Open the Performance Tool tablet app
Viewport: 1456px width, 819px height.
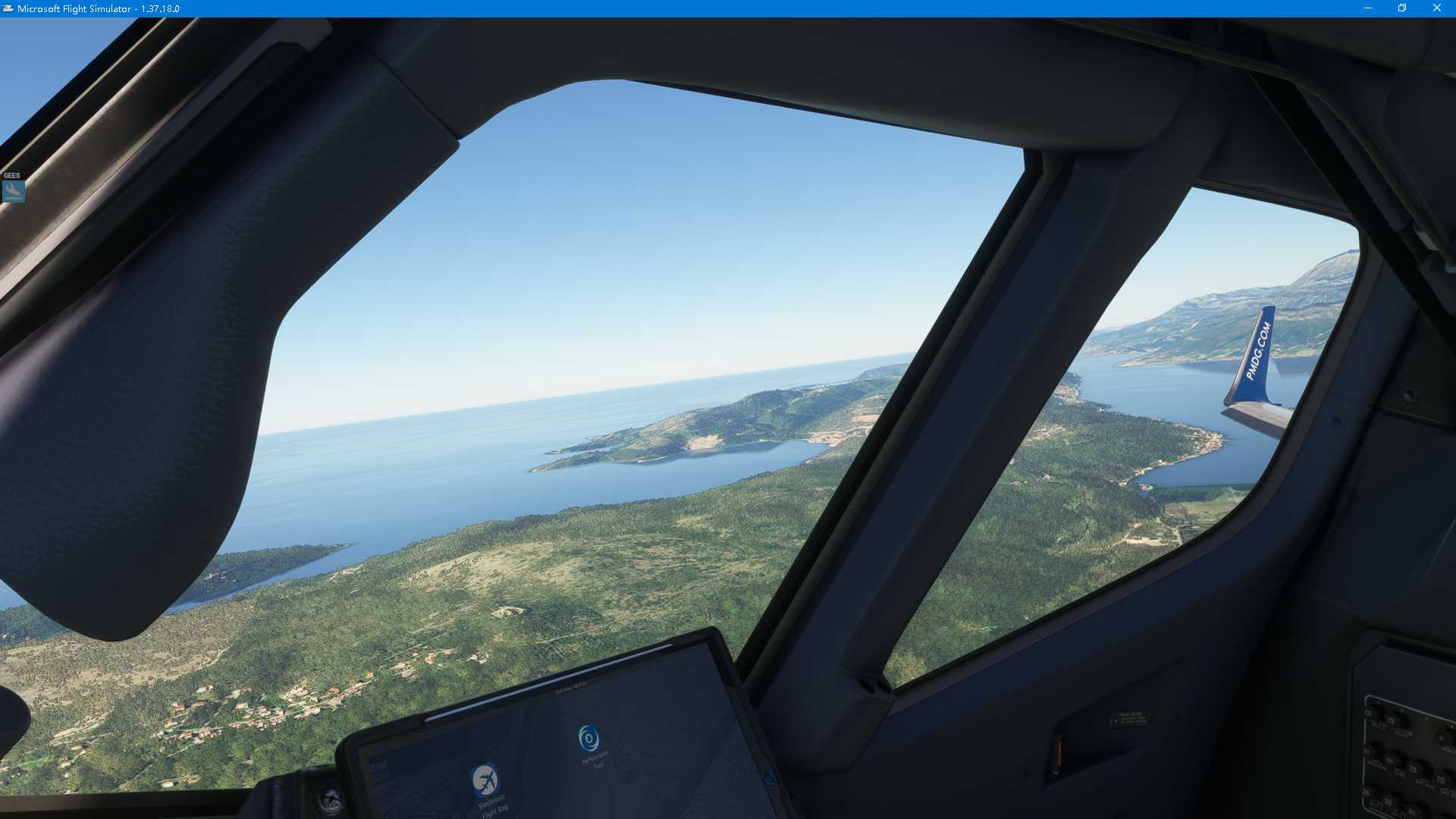588,738
